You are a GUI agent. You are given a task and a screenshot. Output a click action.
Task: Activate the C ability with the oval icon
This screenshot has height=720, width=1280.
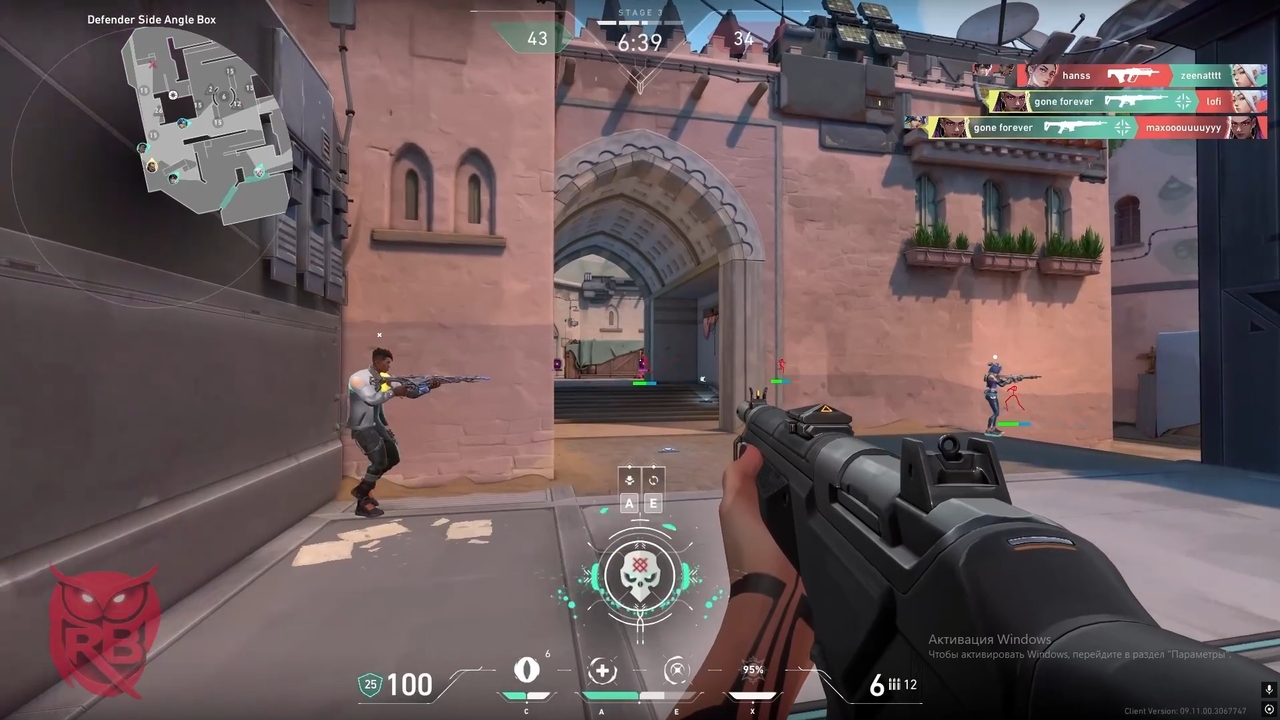(526, 671)
